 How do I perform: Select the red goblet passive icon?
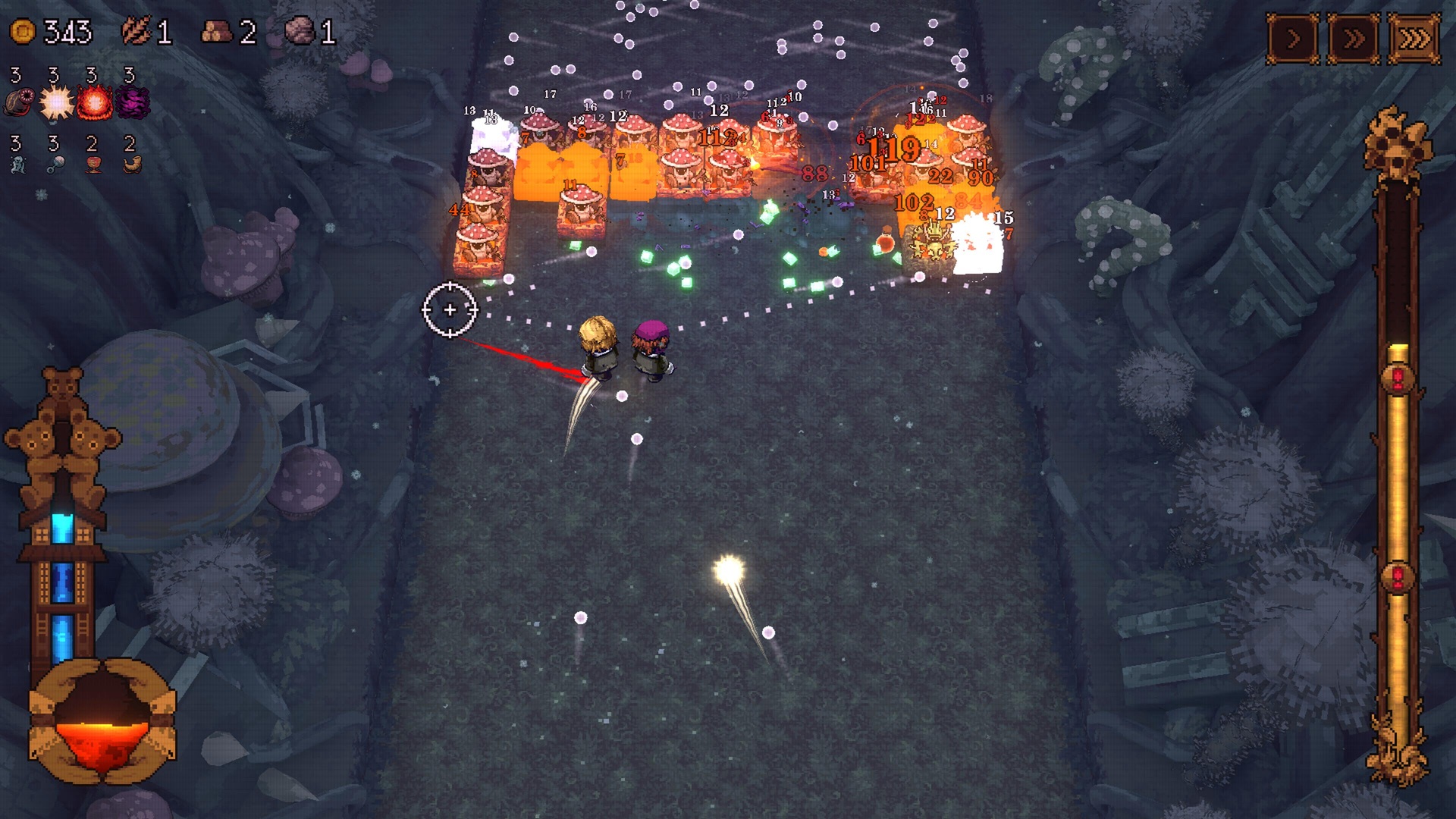point(93,164)
